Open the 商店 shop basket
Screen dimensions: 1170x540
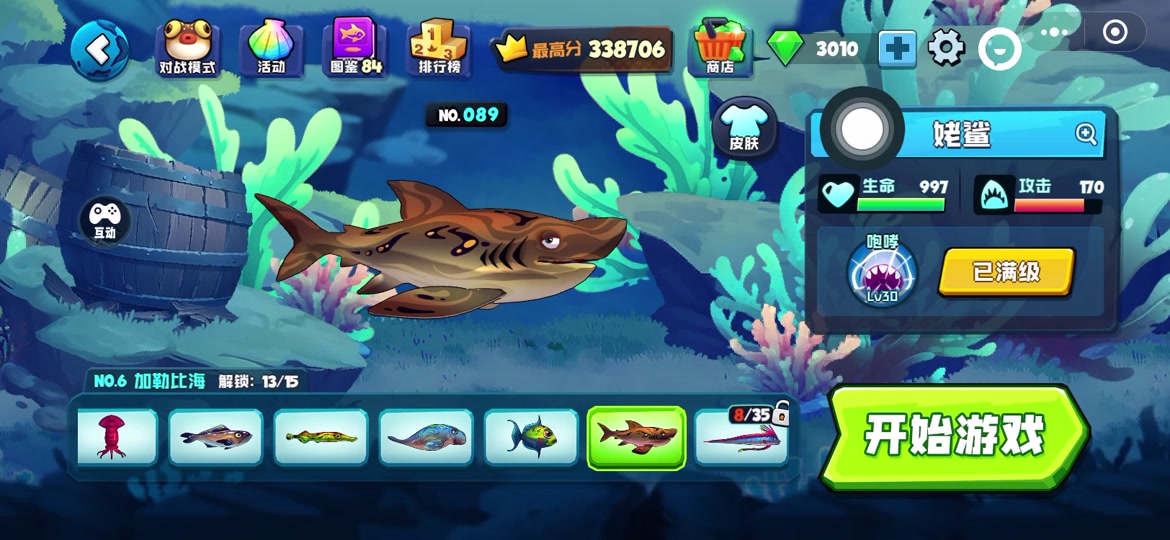720,47
